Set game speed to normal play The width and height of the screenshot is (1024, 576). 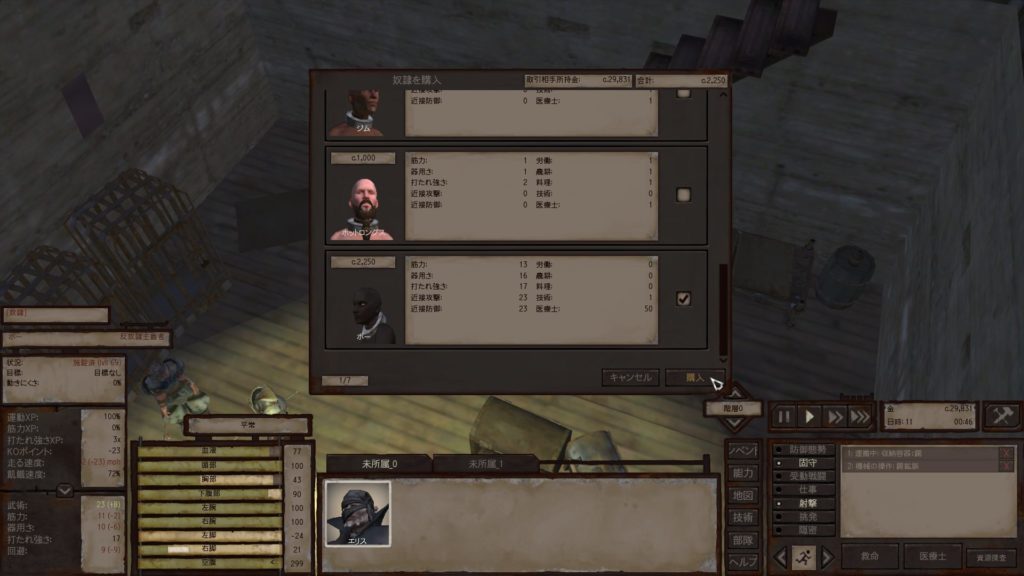(810, 416)
